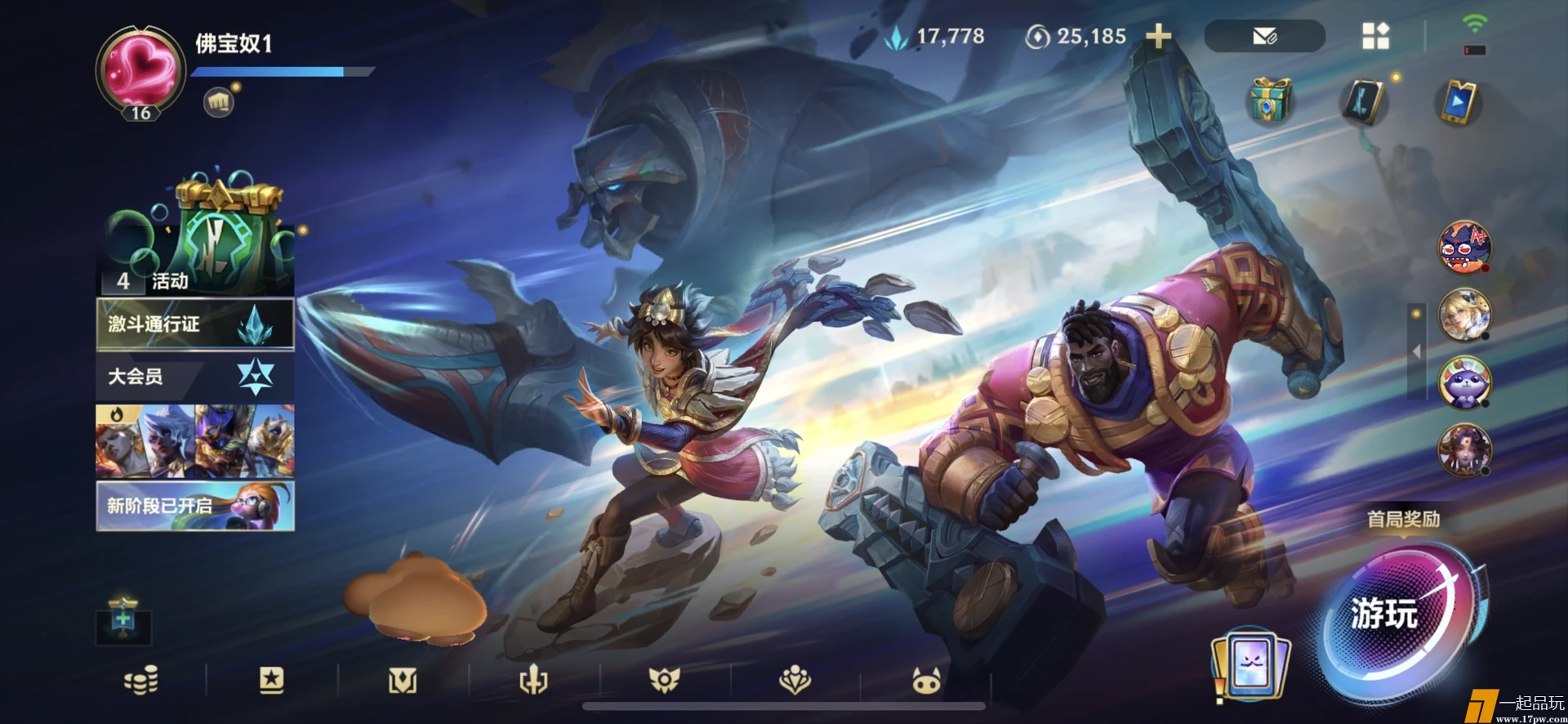Open the poro face tab
Viewport: 1568px width, 724px height.
(926, 680)
